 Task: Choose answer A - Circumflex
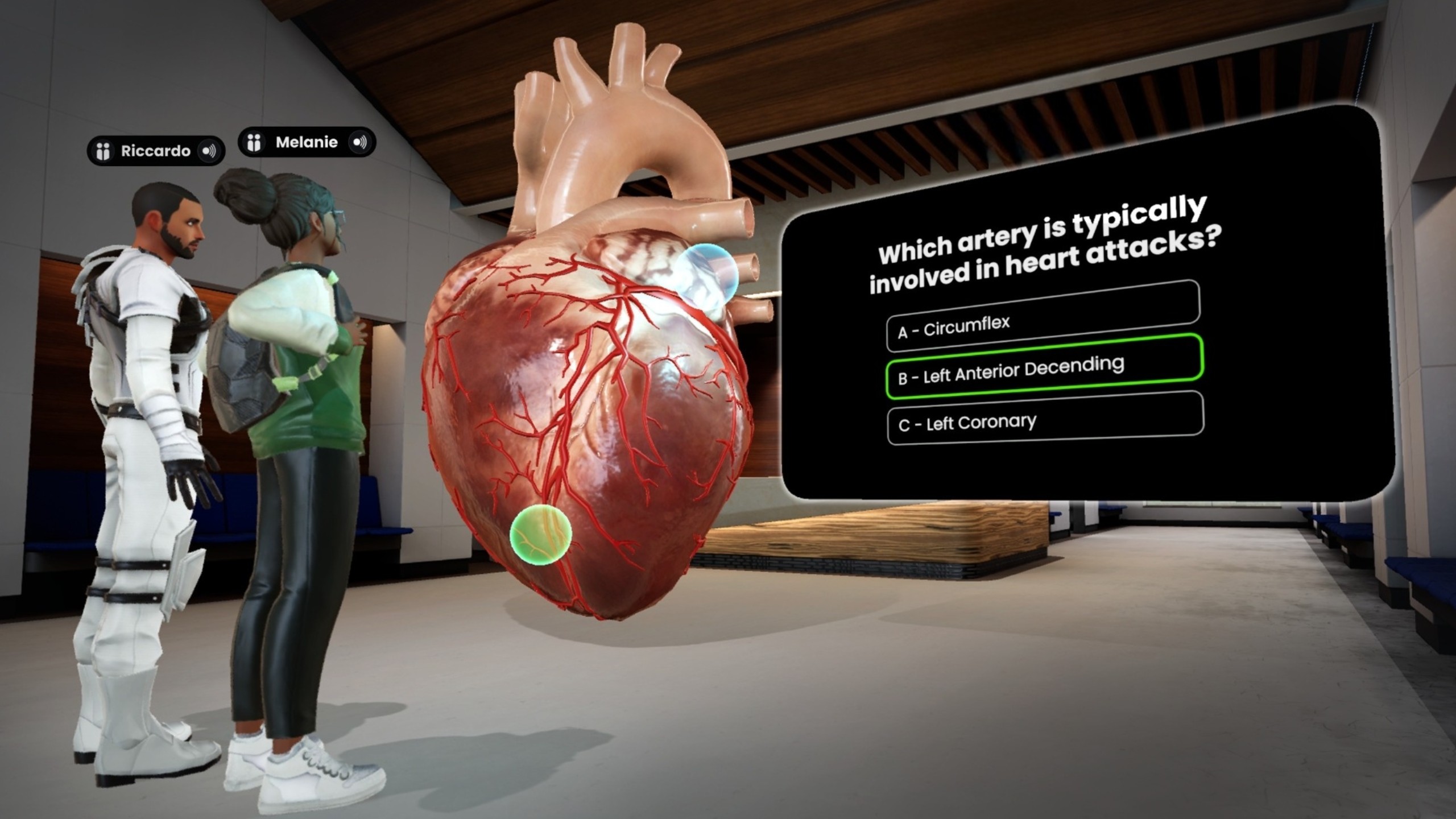coord(1043,317)
